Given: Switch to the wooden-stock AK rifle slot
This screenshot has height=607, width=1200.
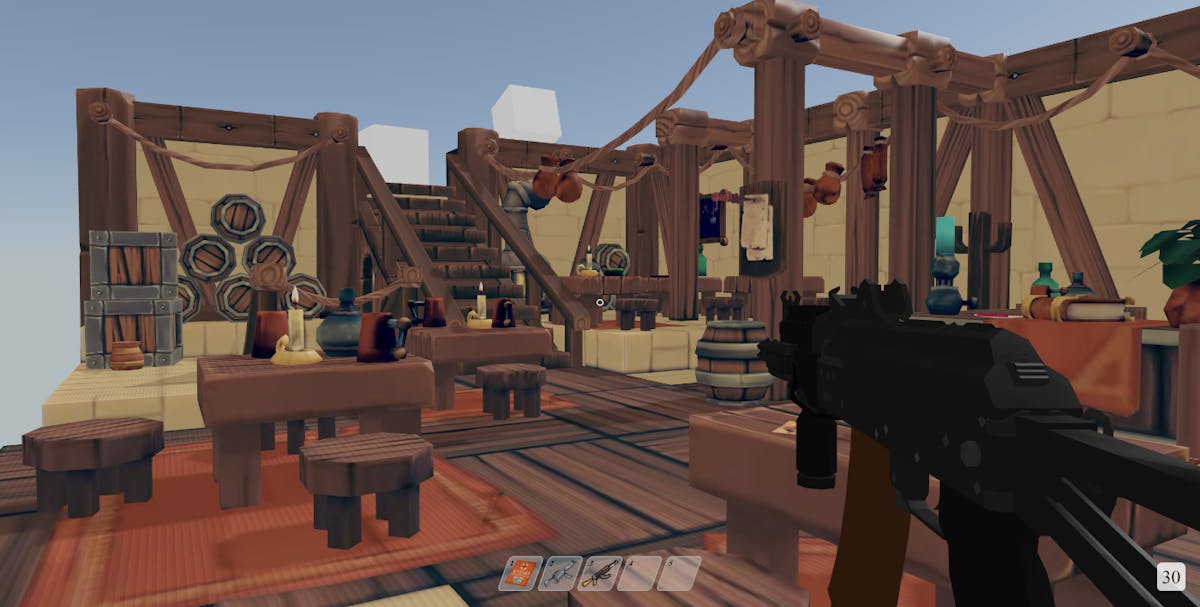Looking at the screenshot, I should point(599,573).
